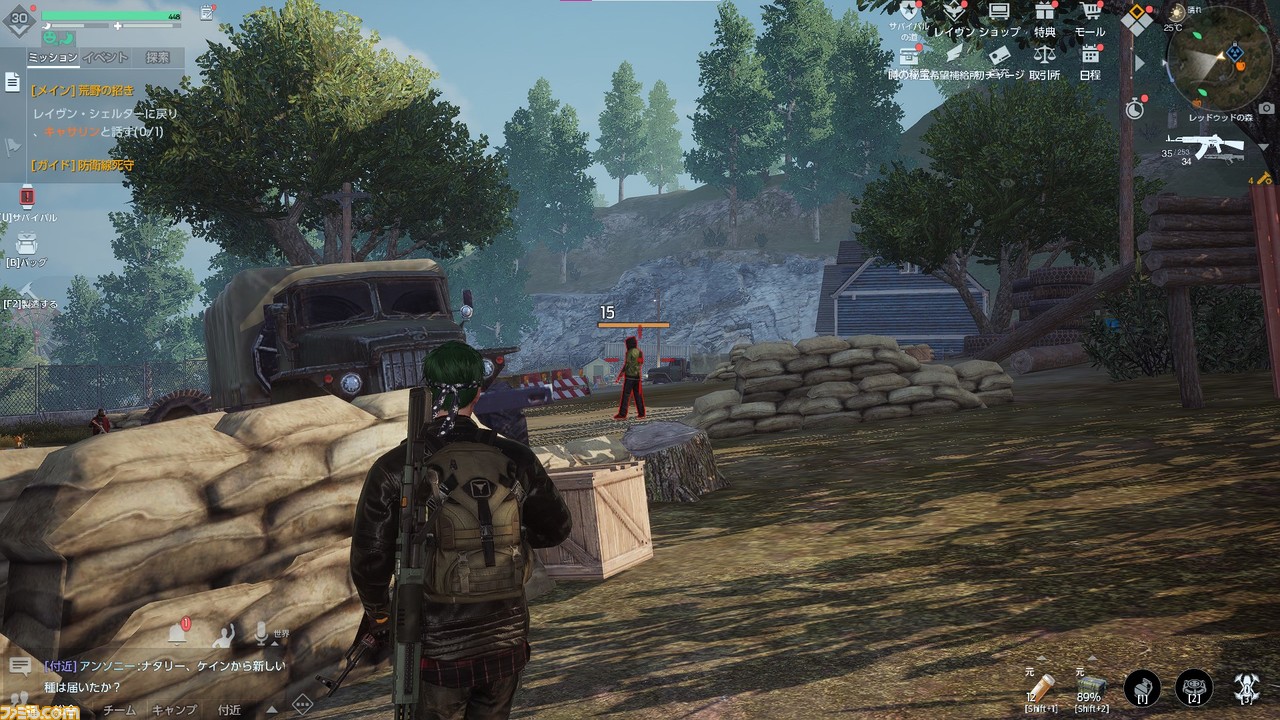Image resolution: width=1280 pixels, height=720 pixels.
Task: Open the 取引所 trading exchange scales
Action: click(x=1045, y=56)
